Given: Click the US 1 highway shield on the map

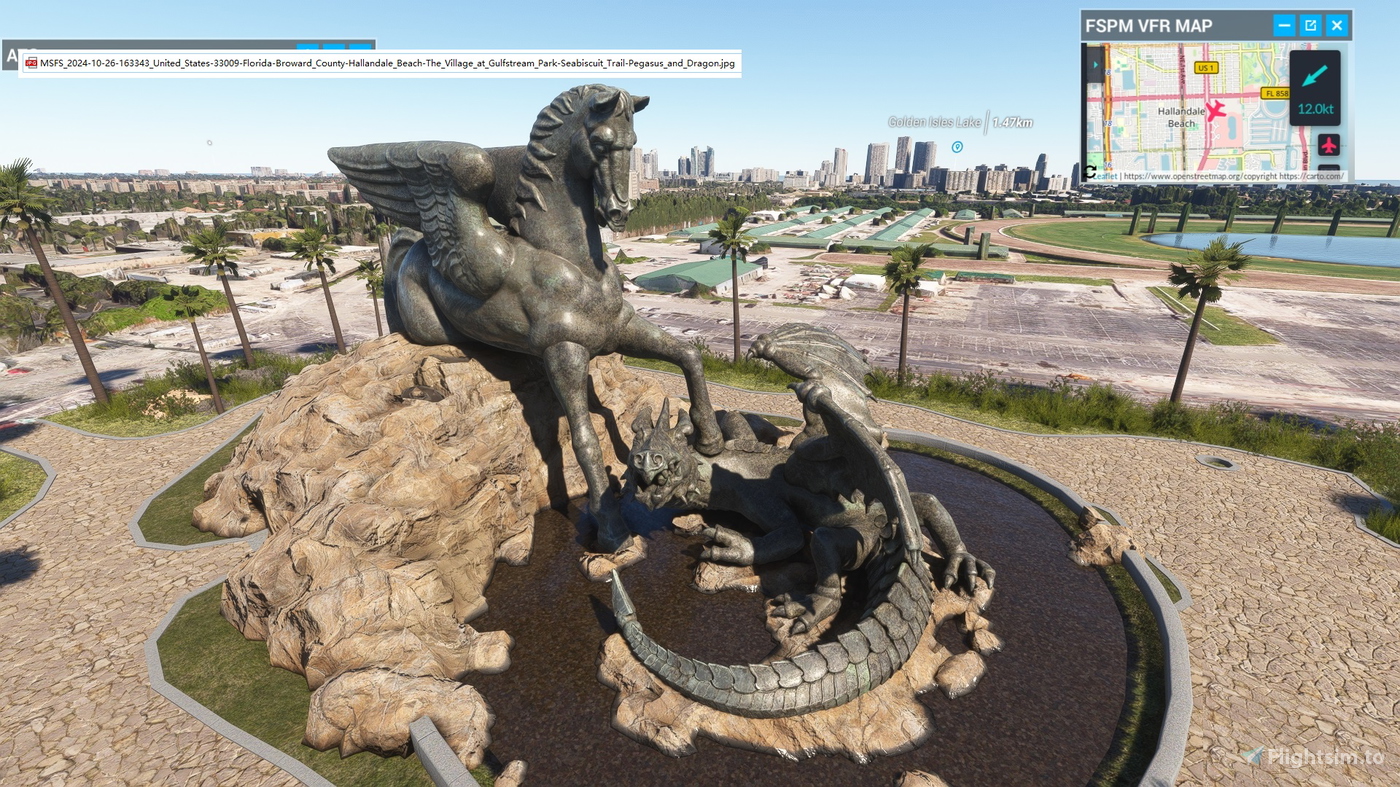Looking at the screenshot, I should click(x=1207, y=68).
